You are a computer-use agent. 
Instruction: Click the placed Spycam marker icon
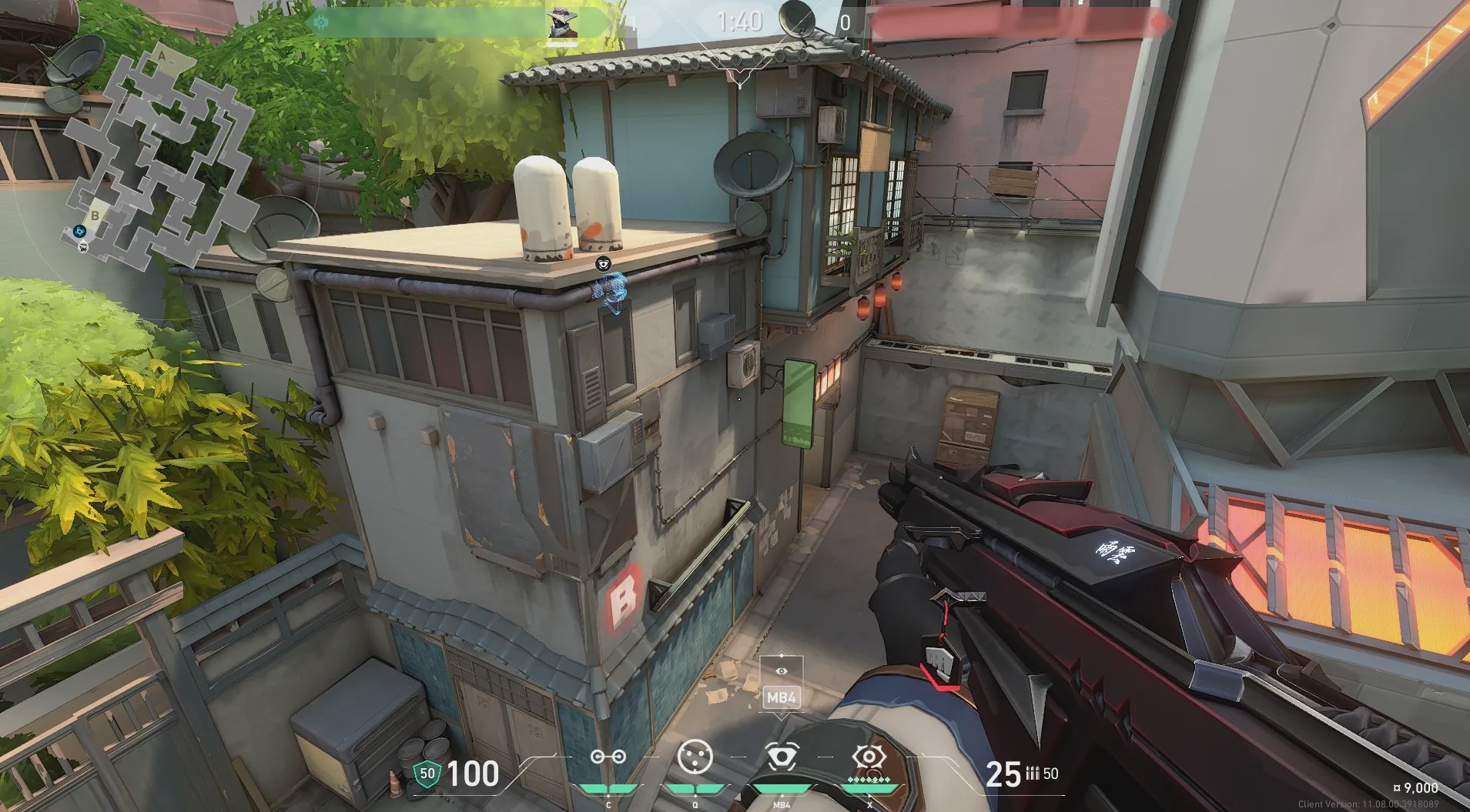coord(604,264)
